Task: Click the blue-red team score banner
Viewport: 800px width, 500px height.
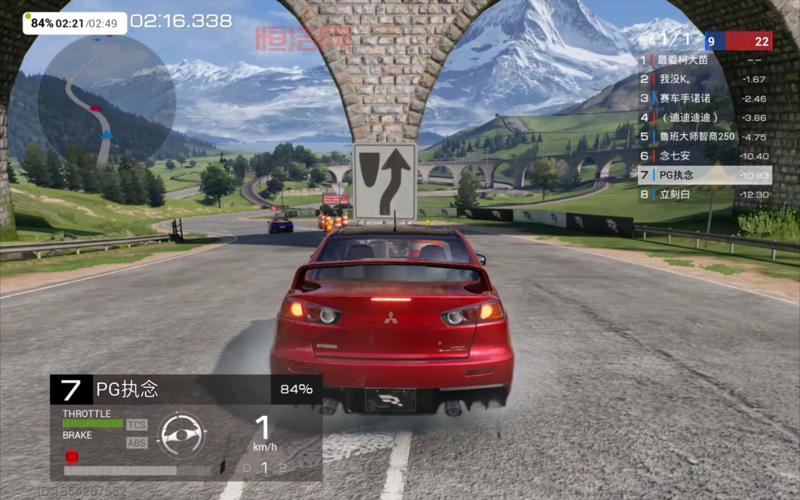Action: click(738, 41)
